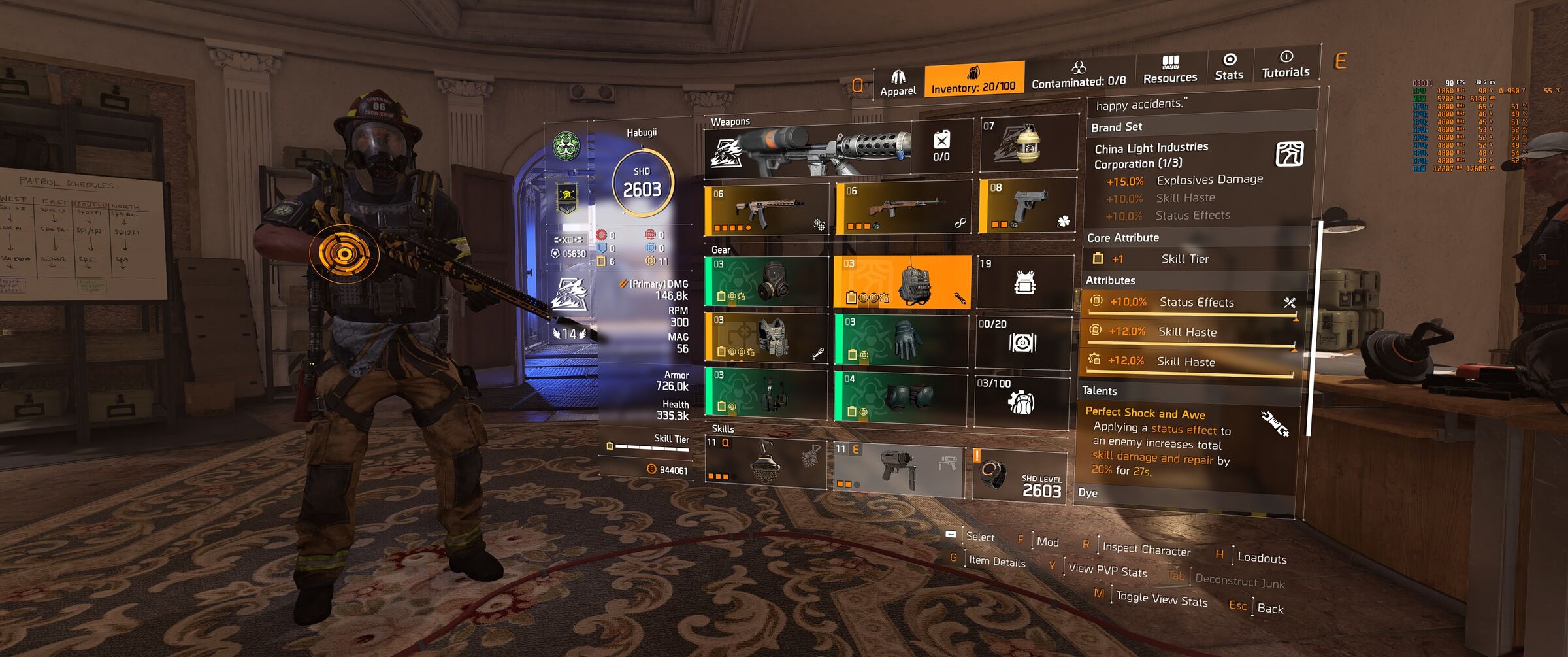This screenshot has width=1568, height=657.
Task: View the Tutorials tab
Action: pos(1285,65)
